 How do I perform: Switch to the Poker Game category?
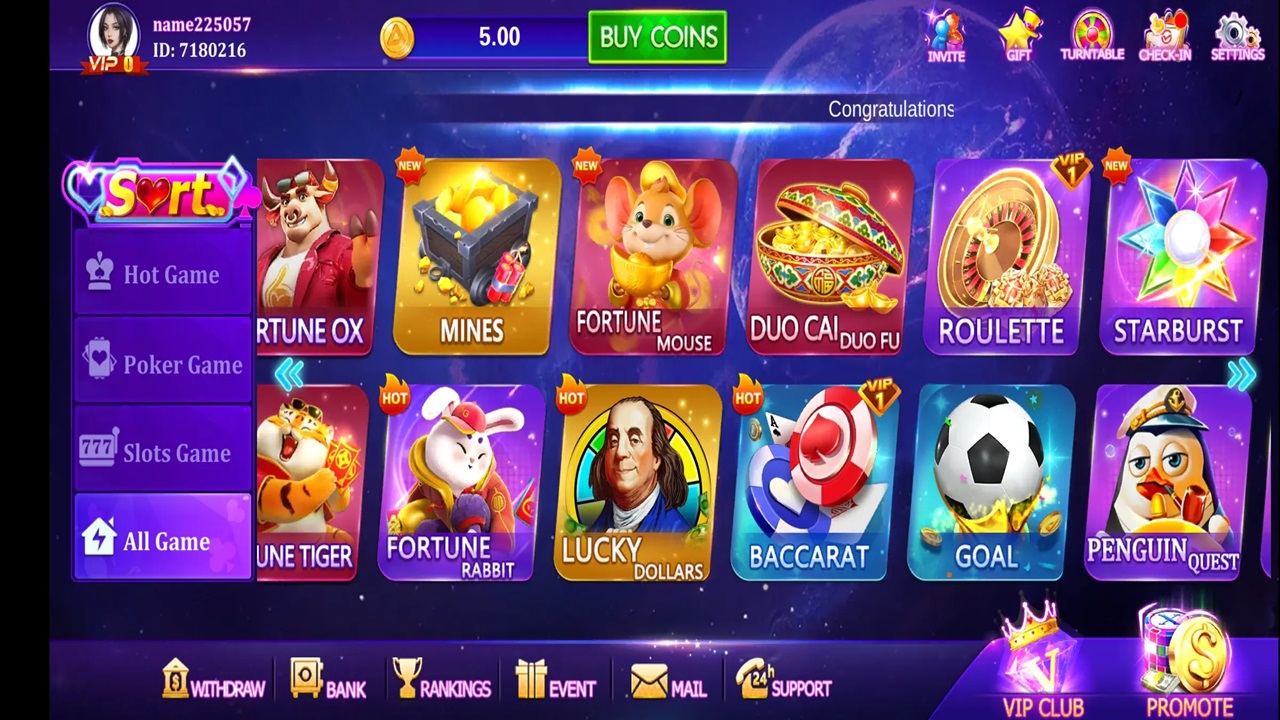[163, 364]
